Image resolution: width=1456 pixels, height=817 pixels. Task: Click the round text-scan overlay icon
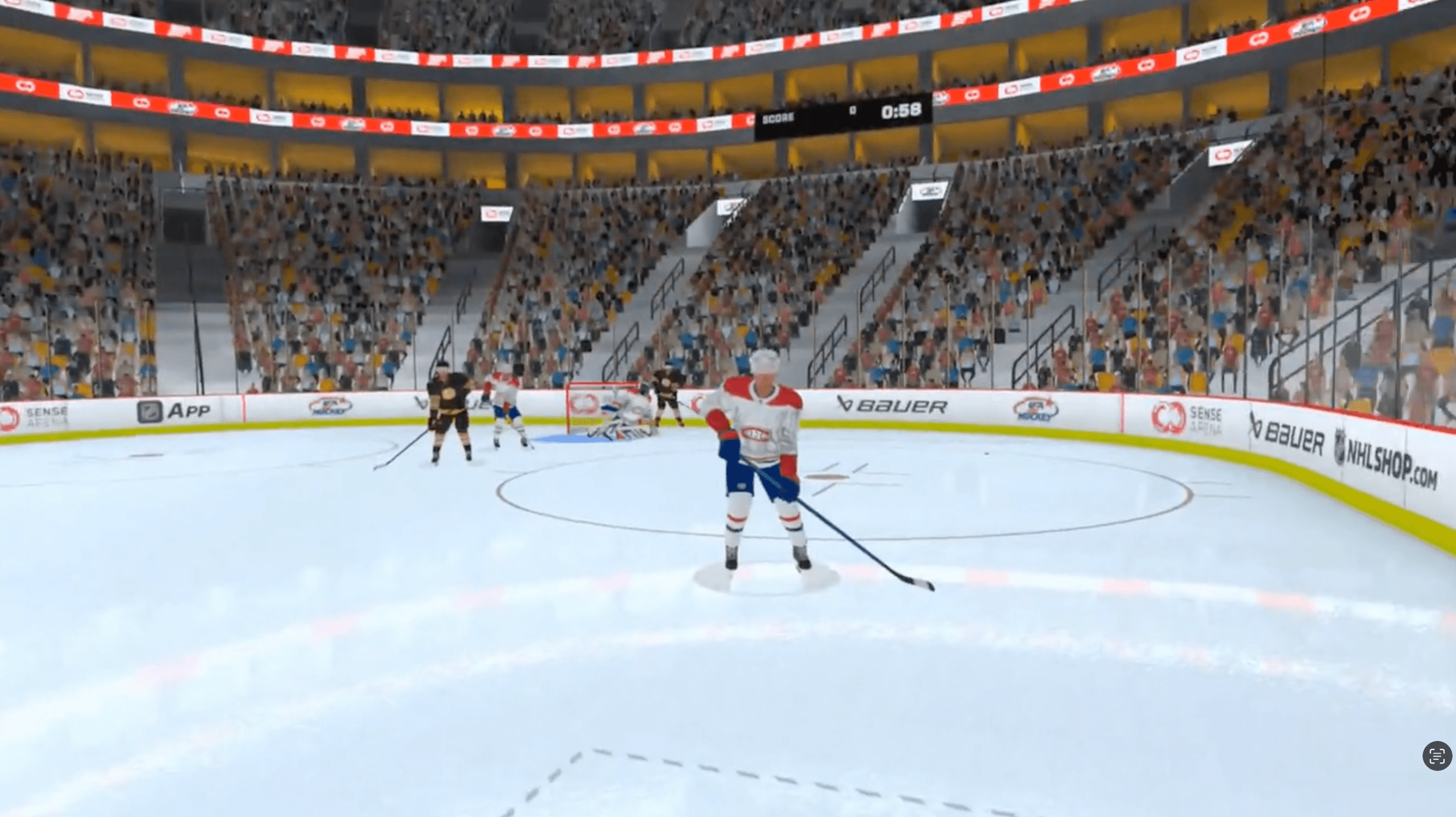coord(1436,755)
